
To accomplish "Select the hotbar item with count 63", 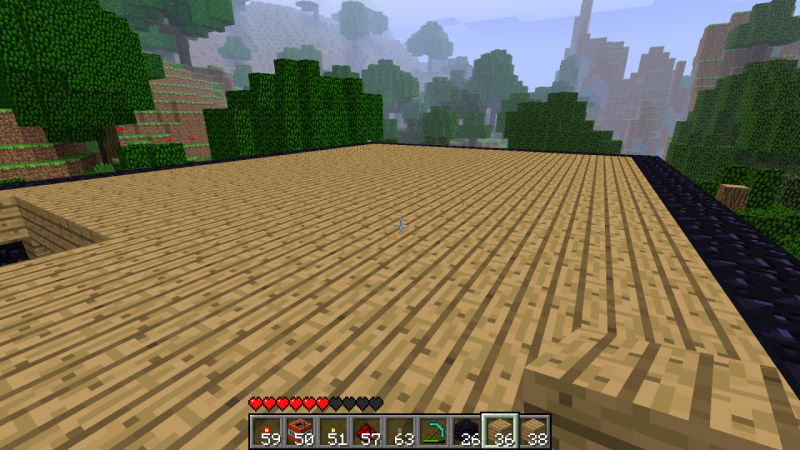I will [400, 431].
